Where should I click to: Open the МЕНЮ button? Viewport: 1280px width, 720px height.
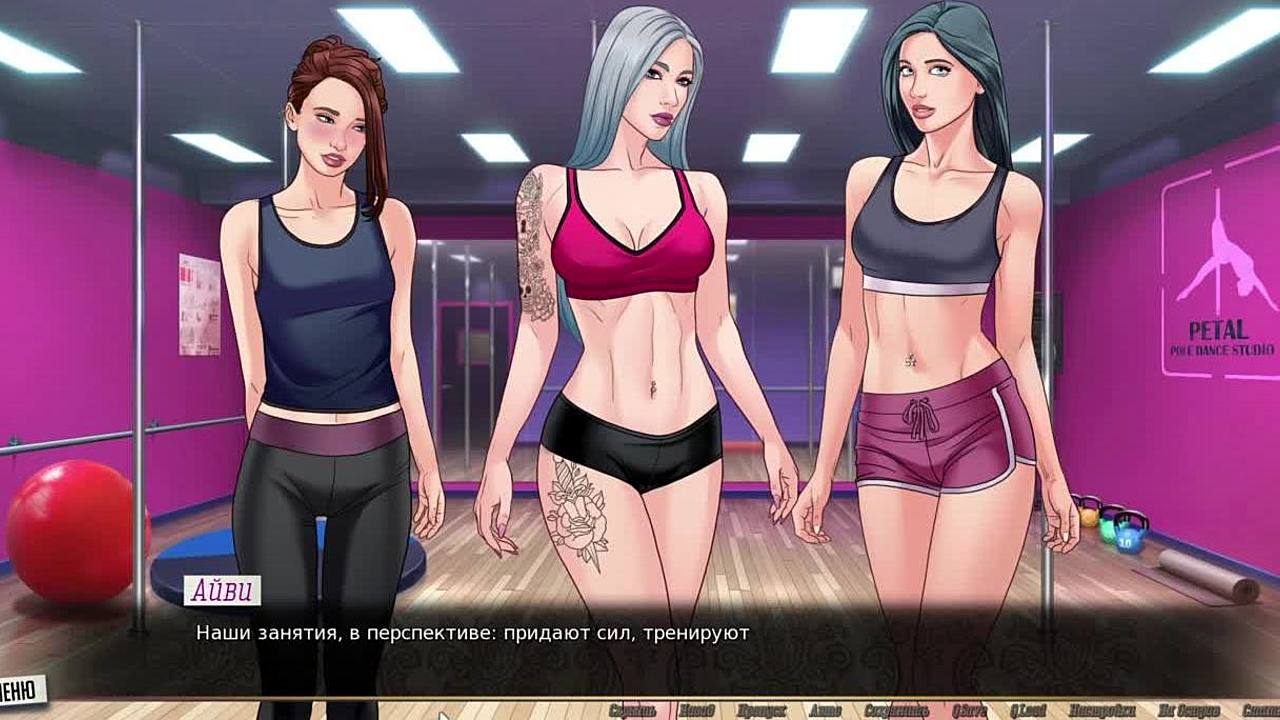pyautogui.click(x=20, y=689)
